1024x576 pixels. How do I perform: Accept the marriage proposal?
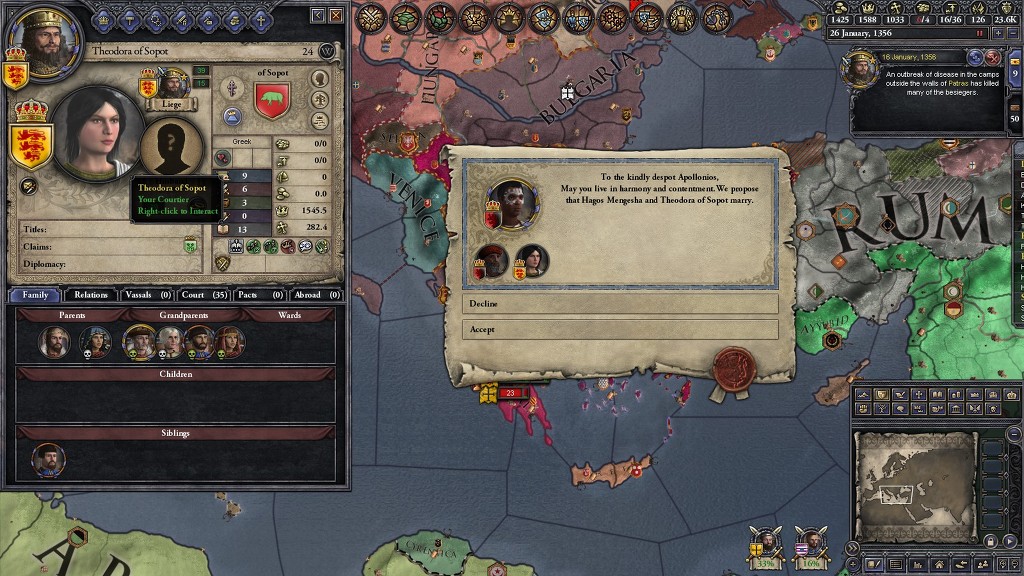tap(620, 329)
